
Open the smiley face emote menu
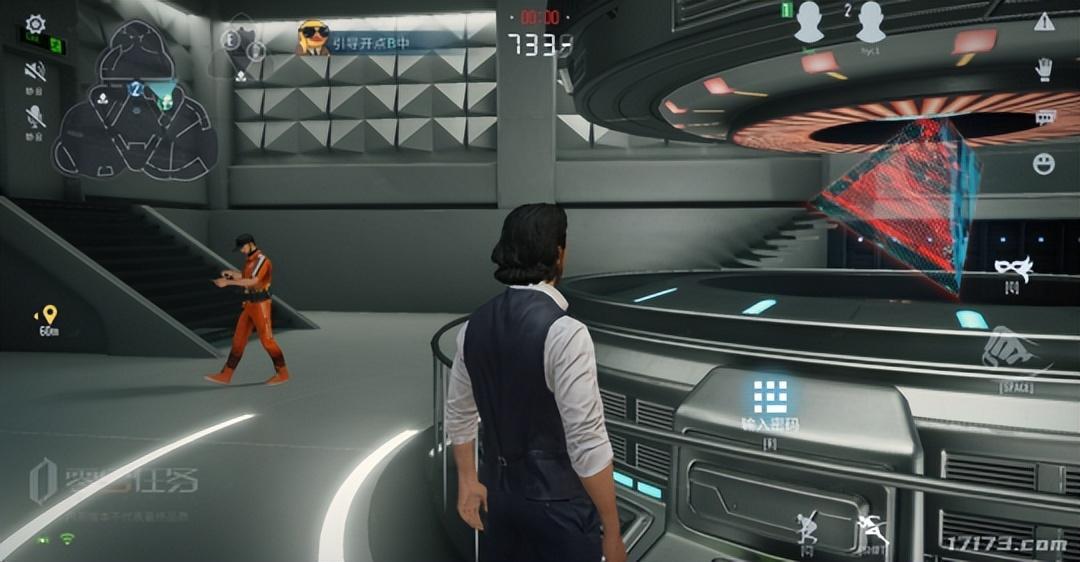click(1044, 163)
